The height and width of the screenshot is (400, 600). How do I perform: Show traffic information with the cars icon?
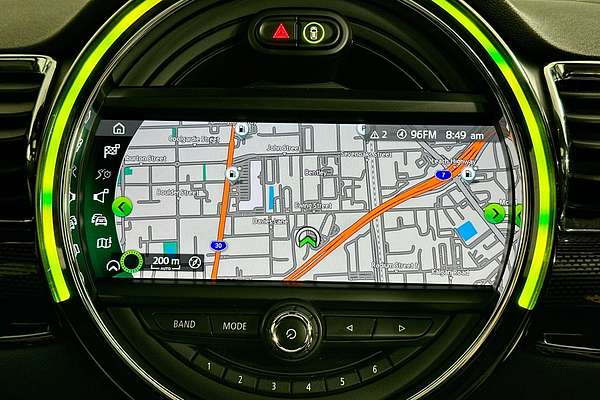(100, 220)
